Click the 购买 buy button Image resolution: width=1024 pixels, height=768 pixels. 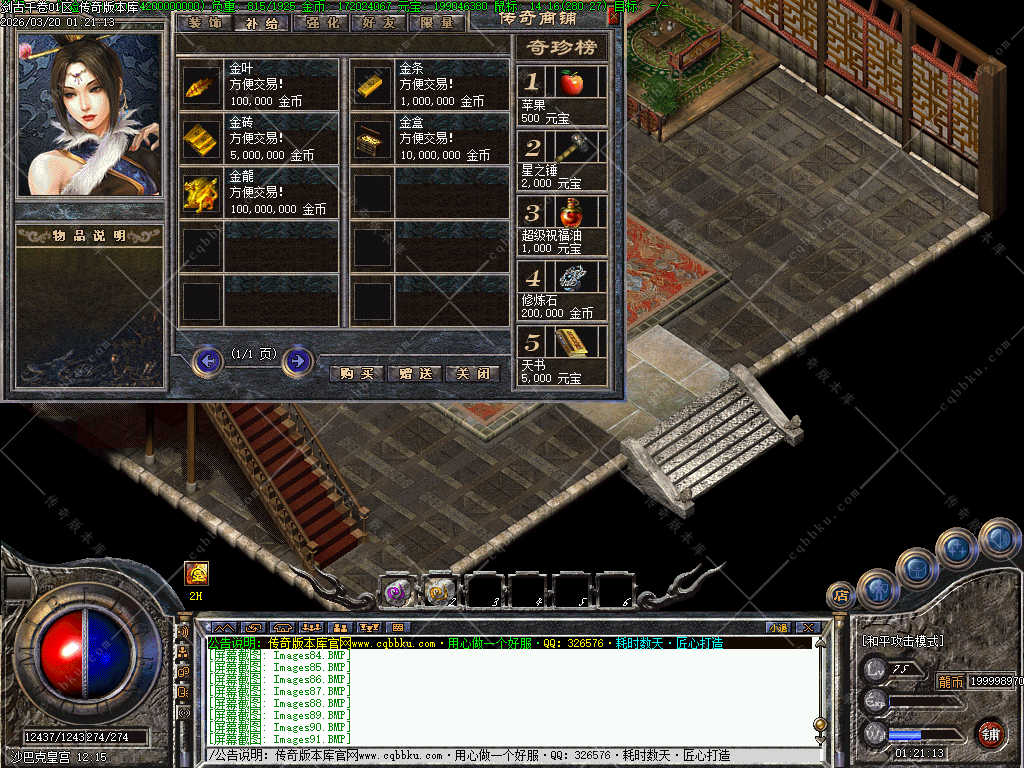[x=357, y=373]
